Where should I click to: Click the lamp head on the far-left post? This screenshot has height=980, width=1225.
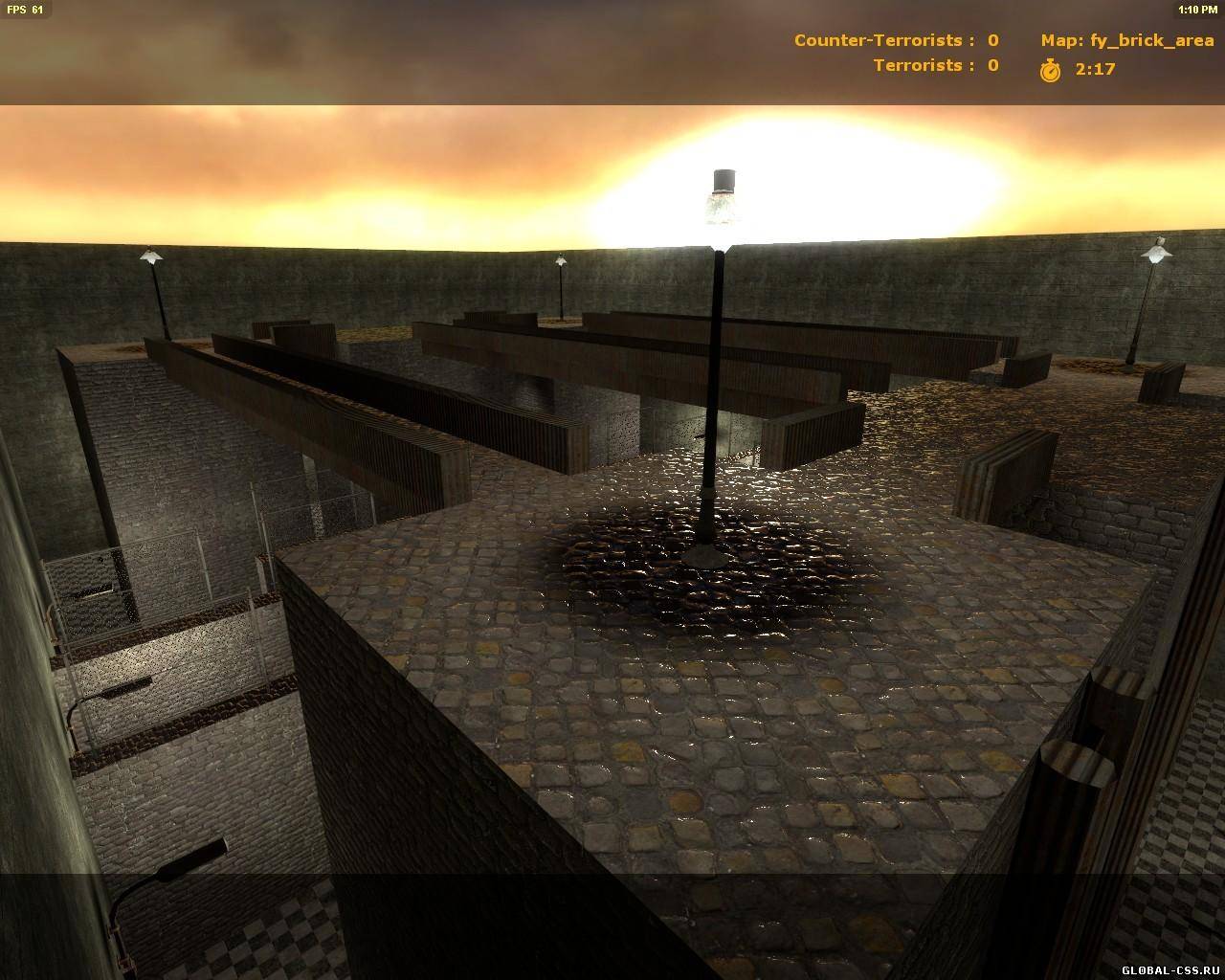click(151, 257)
